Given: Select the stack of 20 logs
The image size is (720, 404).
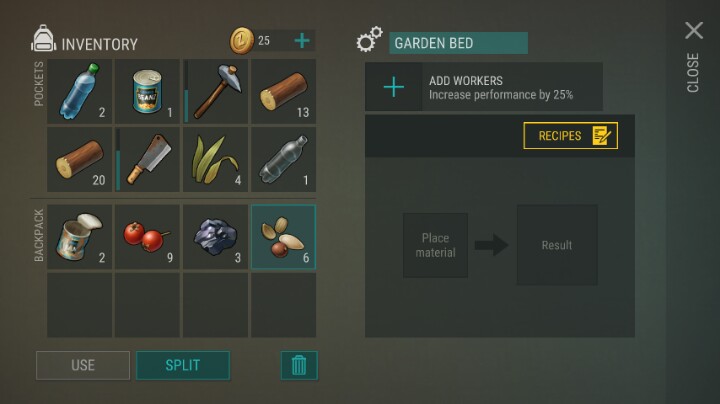Looking at the screenshot, I should [80, 159].
